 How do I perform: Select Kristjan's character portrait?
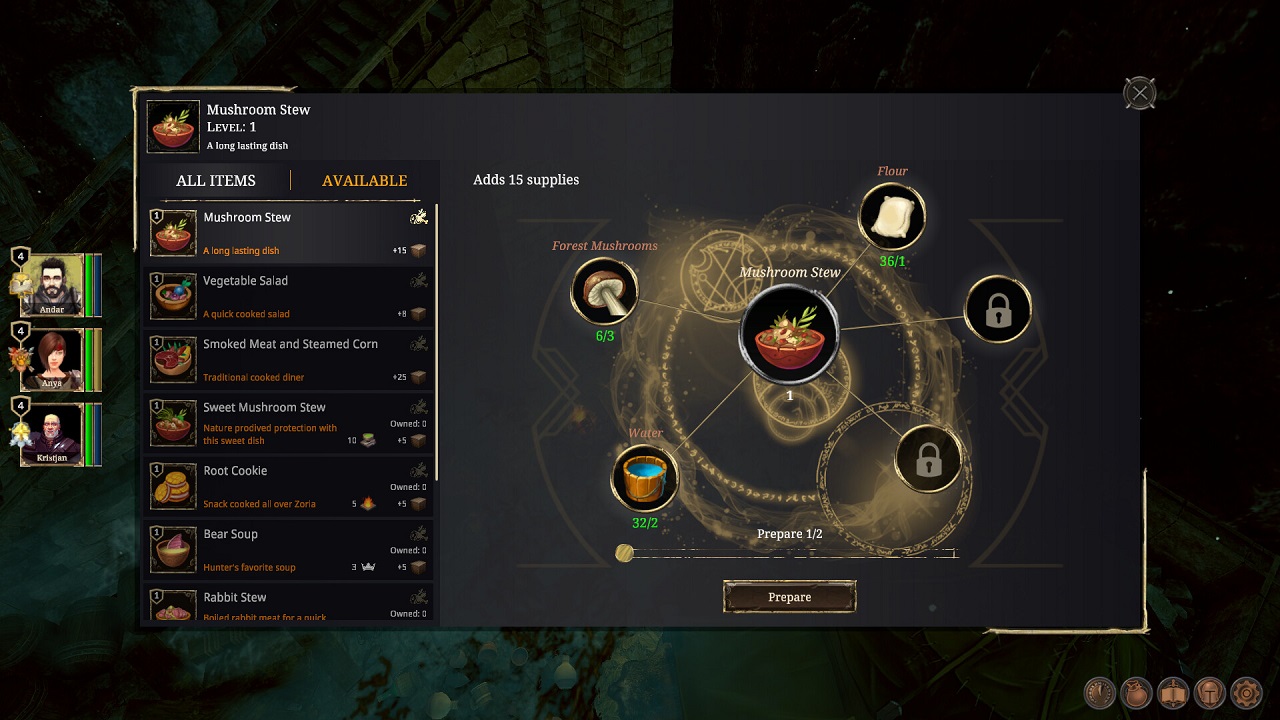pyautogui.click(x=52, y=433)
